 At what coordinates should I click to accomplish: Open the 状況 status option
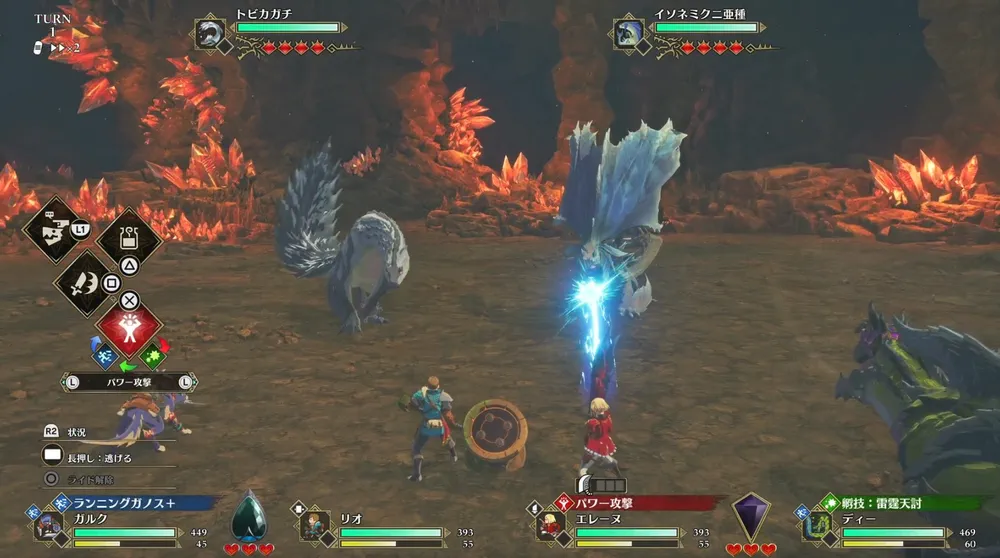77,432
